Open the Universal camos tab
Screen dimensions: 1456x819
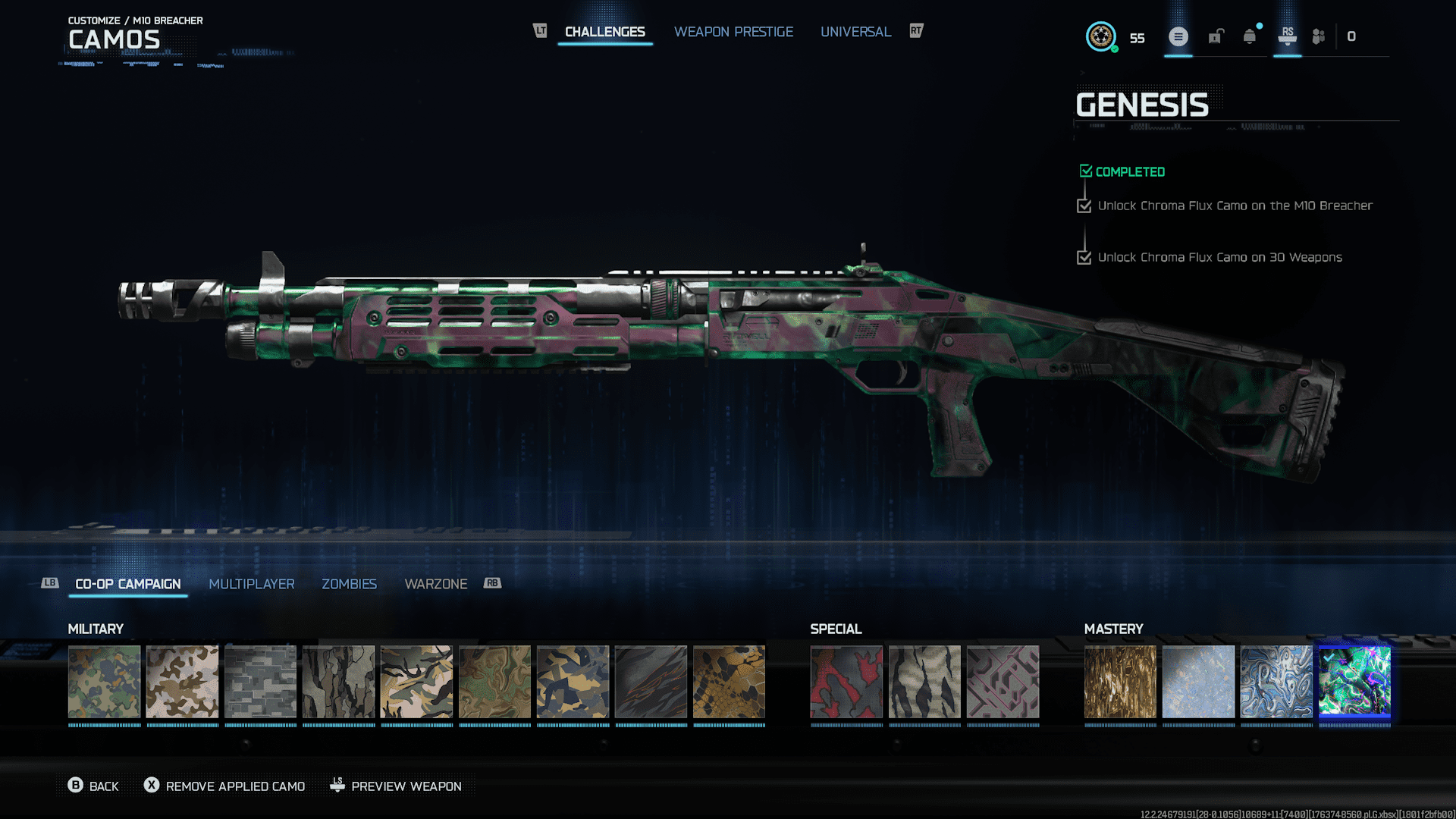[855, 32]
